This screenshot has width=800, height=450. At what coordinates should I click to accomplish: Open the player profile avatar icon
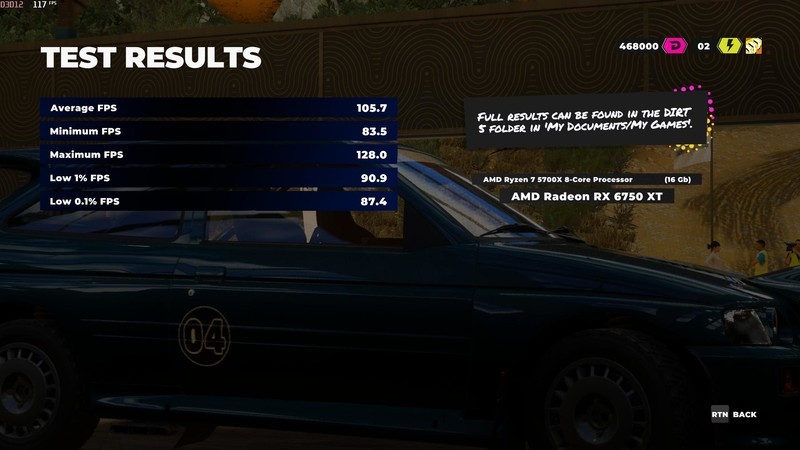coord(752,46)
